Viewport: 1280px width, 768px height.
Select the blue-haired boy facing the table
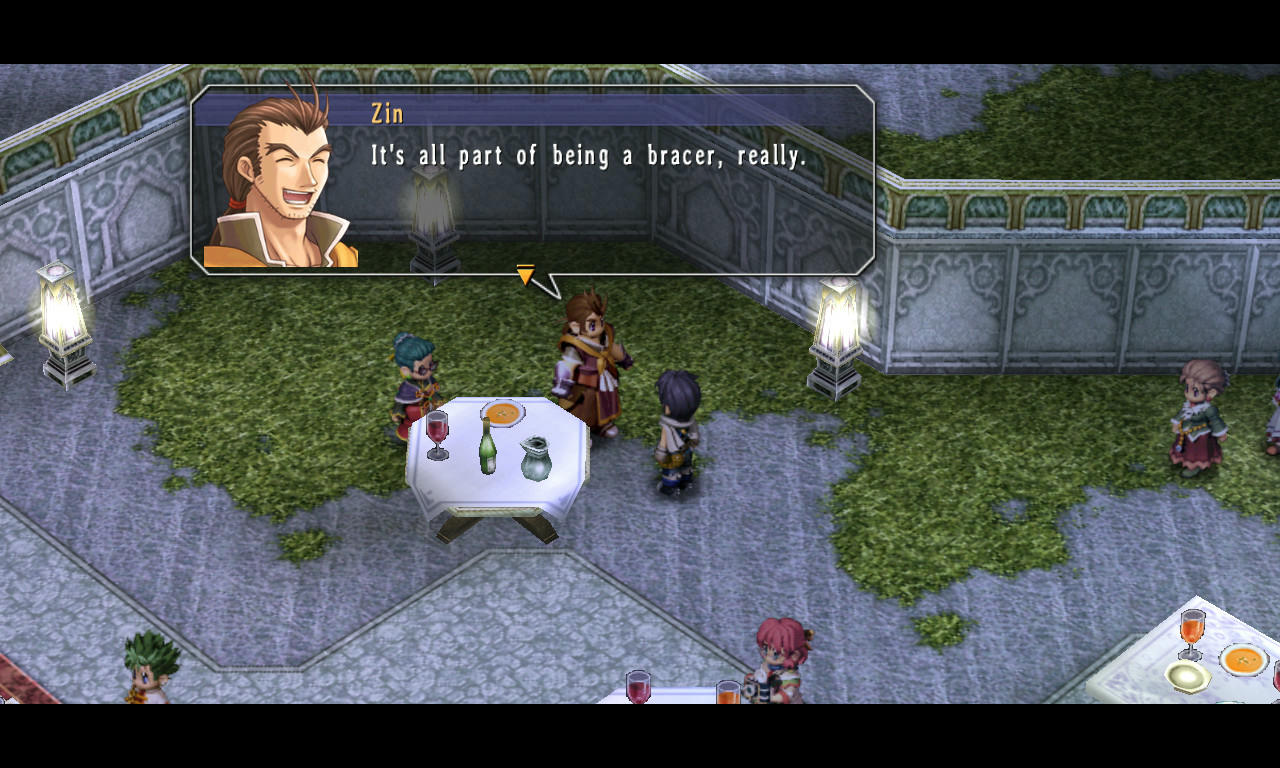(x=675, y=430)
